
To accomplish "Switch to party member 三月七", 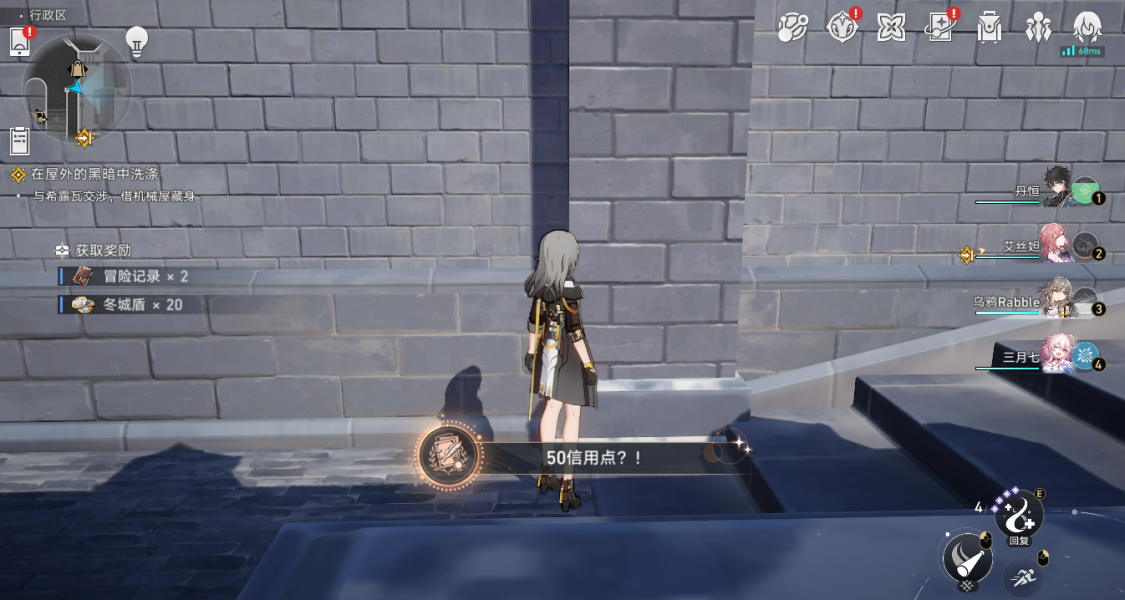I will pyautogui.click(x=1058, y=357).
